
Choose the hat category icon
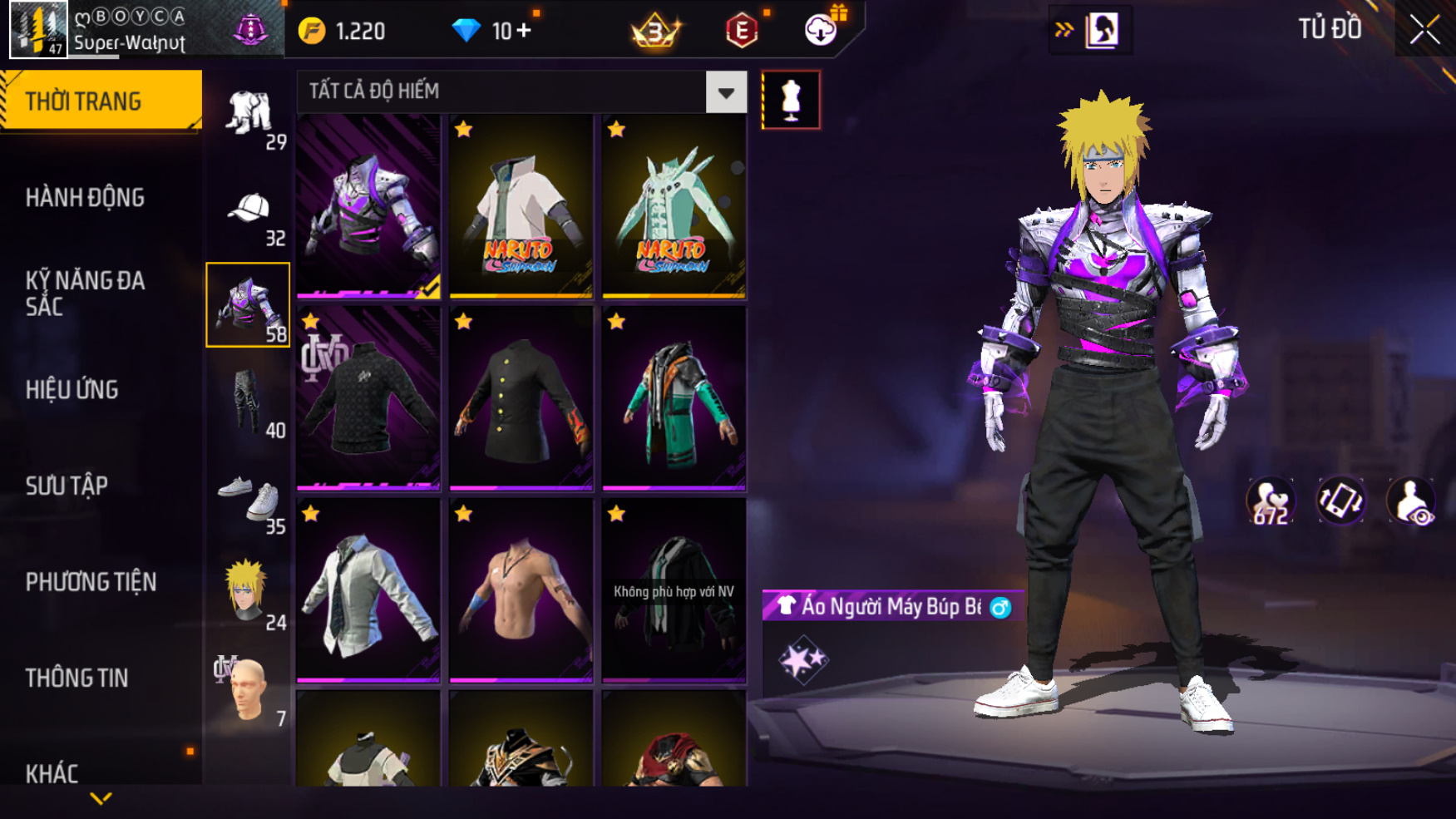[248, 210]
